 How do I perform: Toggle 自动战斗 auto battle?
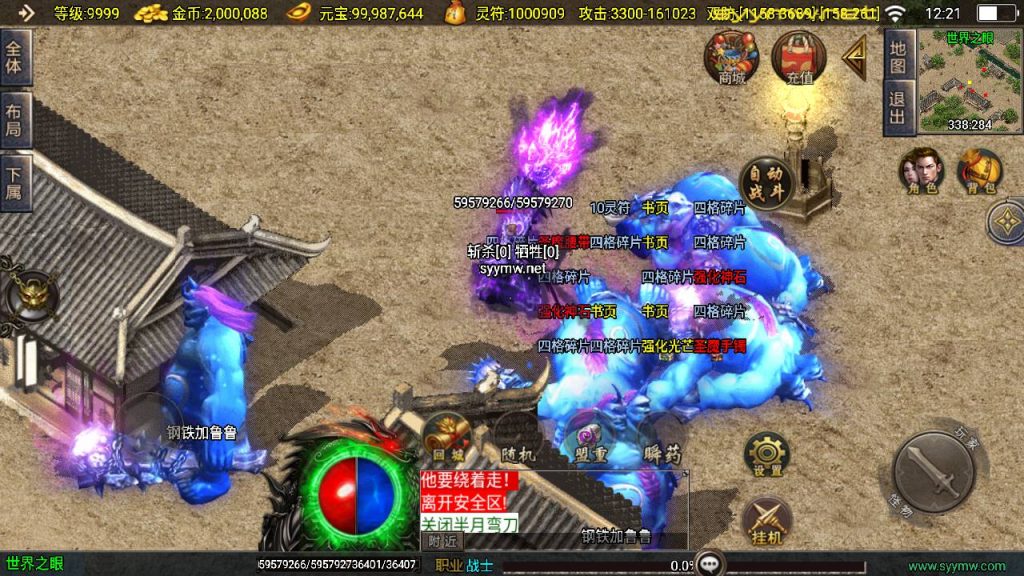[766, 182]
